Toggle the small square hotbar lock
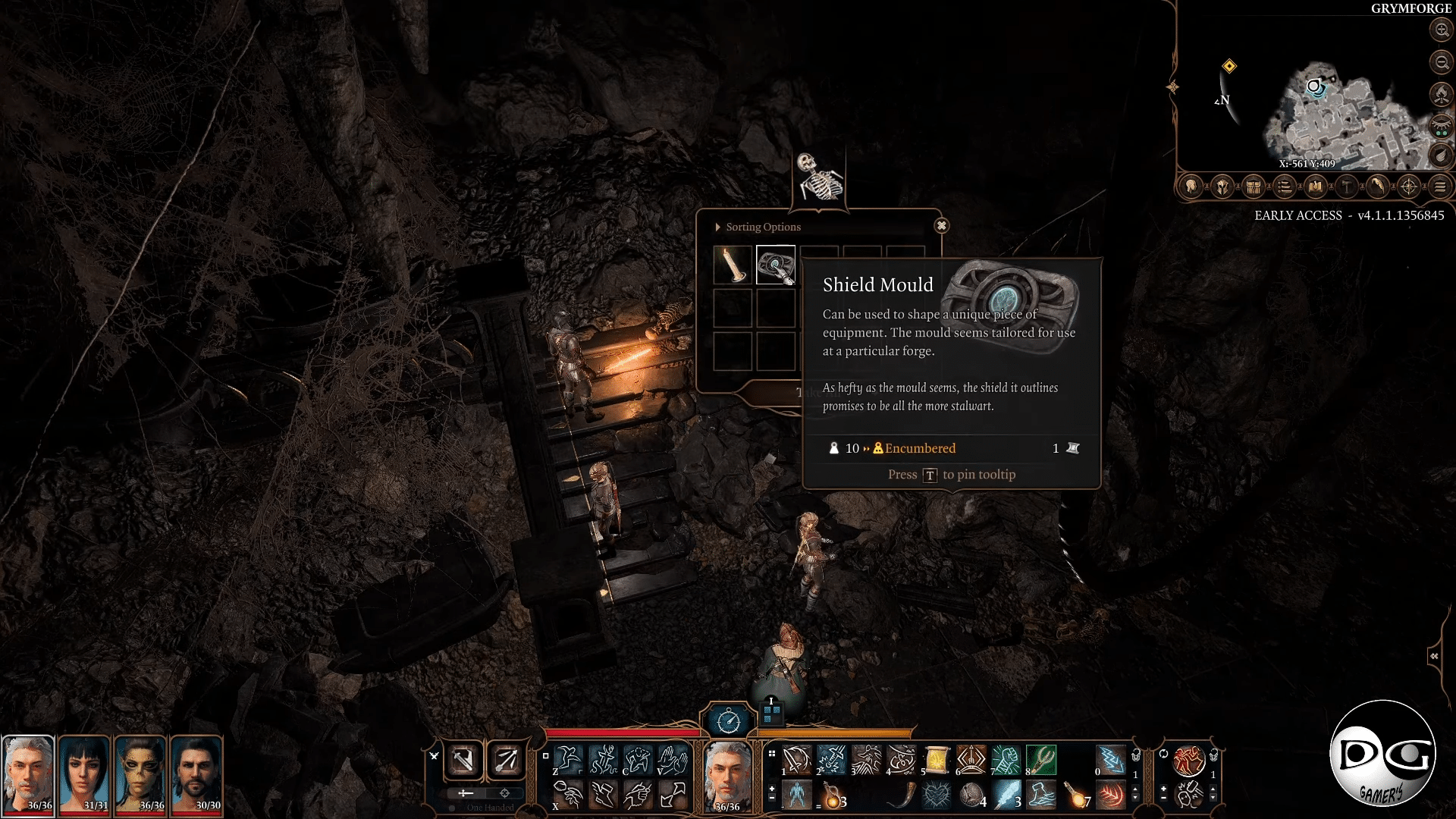Image resolution: width=1456 pixels, height=819 pixels. pyautogui.click(x=545, y=756)
